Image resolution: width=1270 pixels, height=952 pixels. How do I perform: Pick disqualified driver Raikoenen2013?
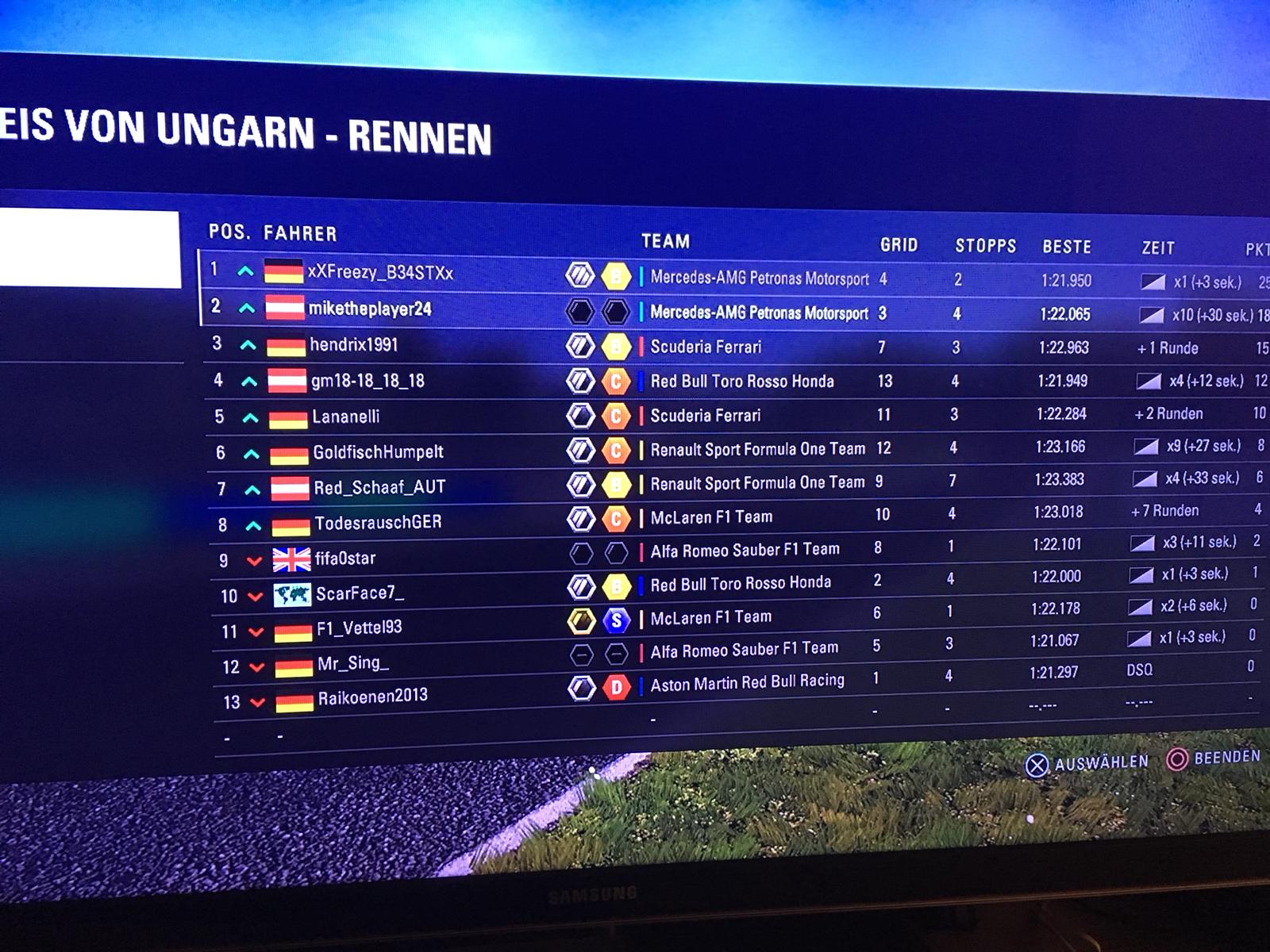click(372, 697)
